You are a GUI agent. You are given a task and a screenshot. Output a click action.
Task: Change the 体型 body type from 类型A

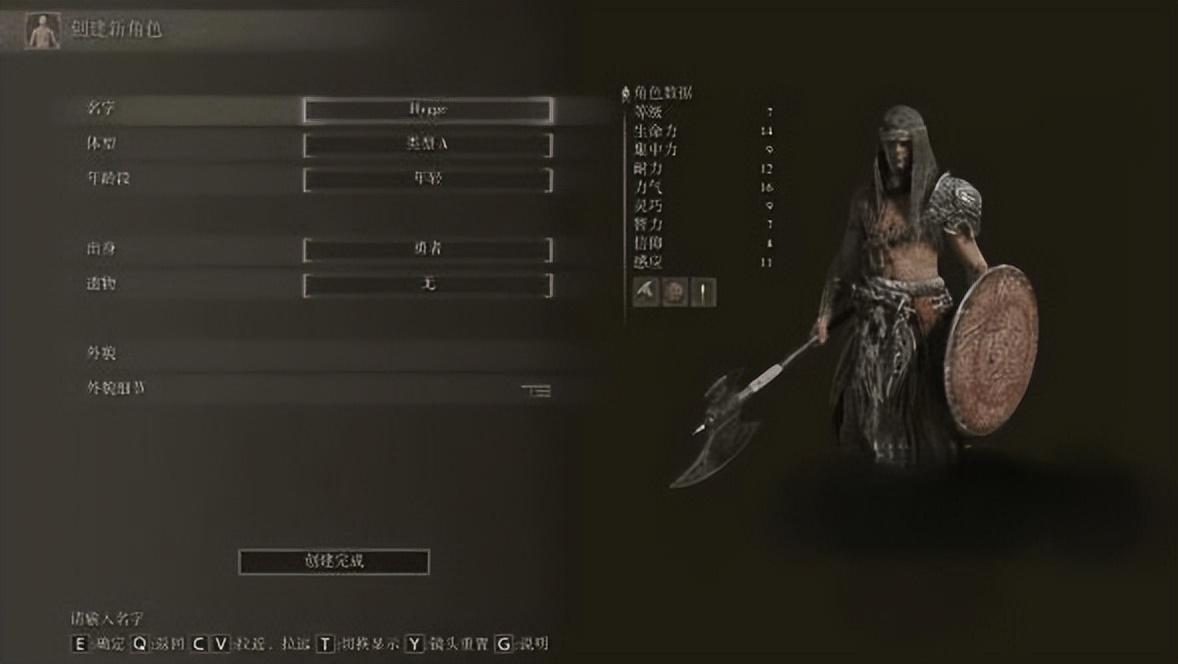[x=427, y=145]
